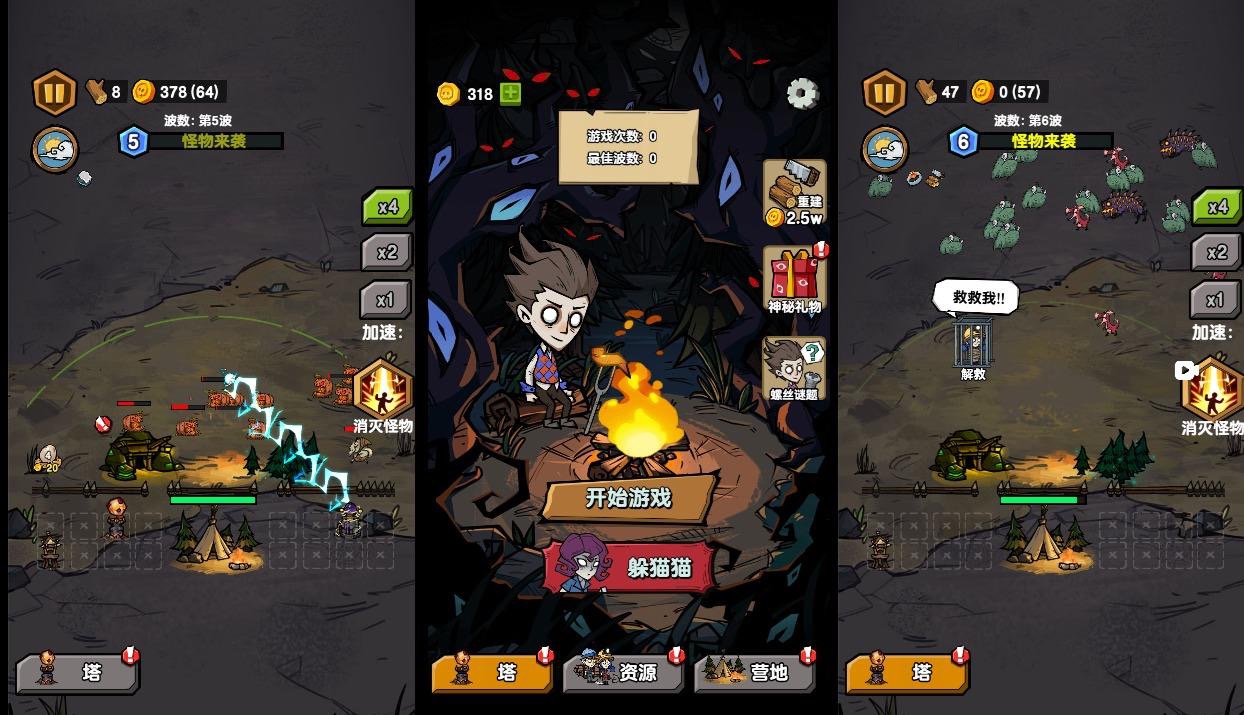Image resolution: width=1244 pixels, height=715 pixels.
Task: Select x4 speed in the wave 6 battle
Action: click(x=1216, y=207)
